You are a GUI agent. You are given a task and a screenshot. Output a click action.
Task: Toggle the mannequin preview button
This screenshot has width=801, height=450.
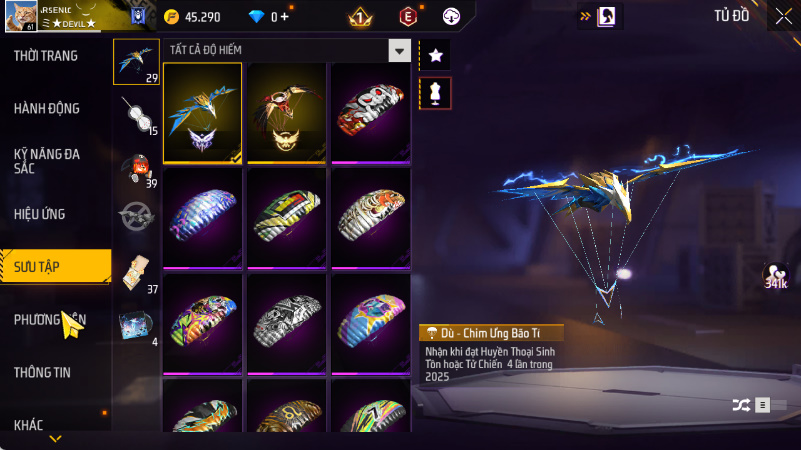pos(435,93)
